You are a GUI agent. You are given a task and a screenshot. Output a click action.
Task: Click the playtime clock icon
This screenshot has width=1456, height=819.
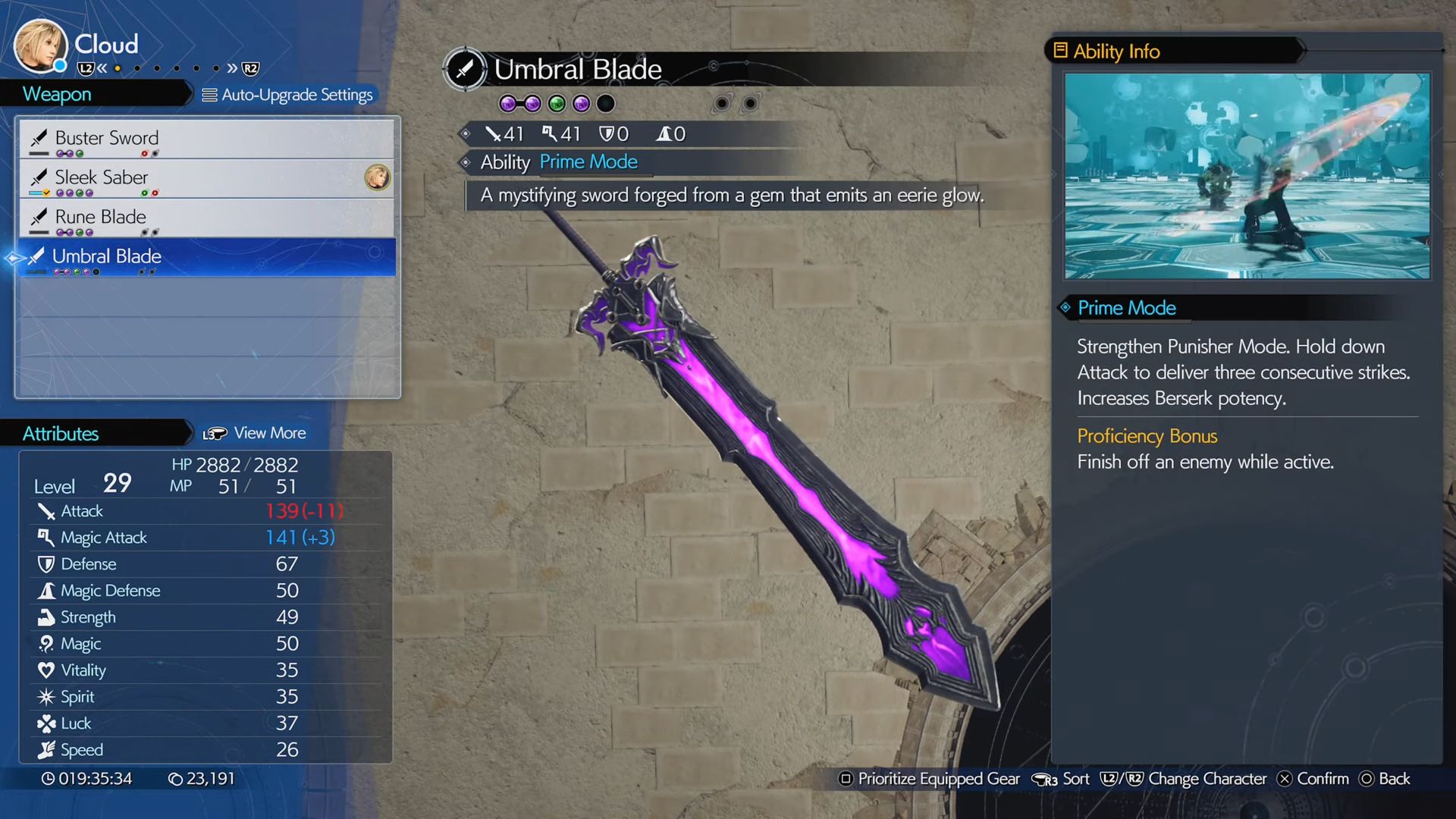pos(48,779)
